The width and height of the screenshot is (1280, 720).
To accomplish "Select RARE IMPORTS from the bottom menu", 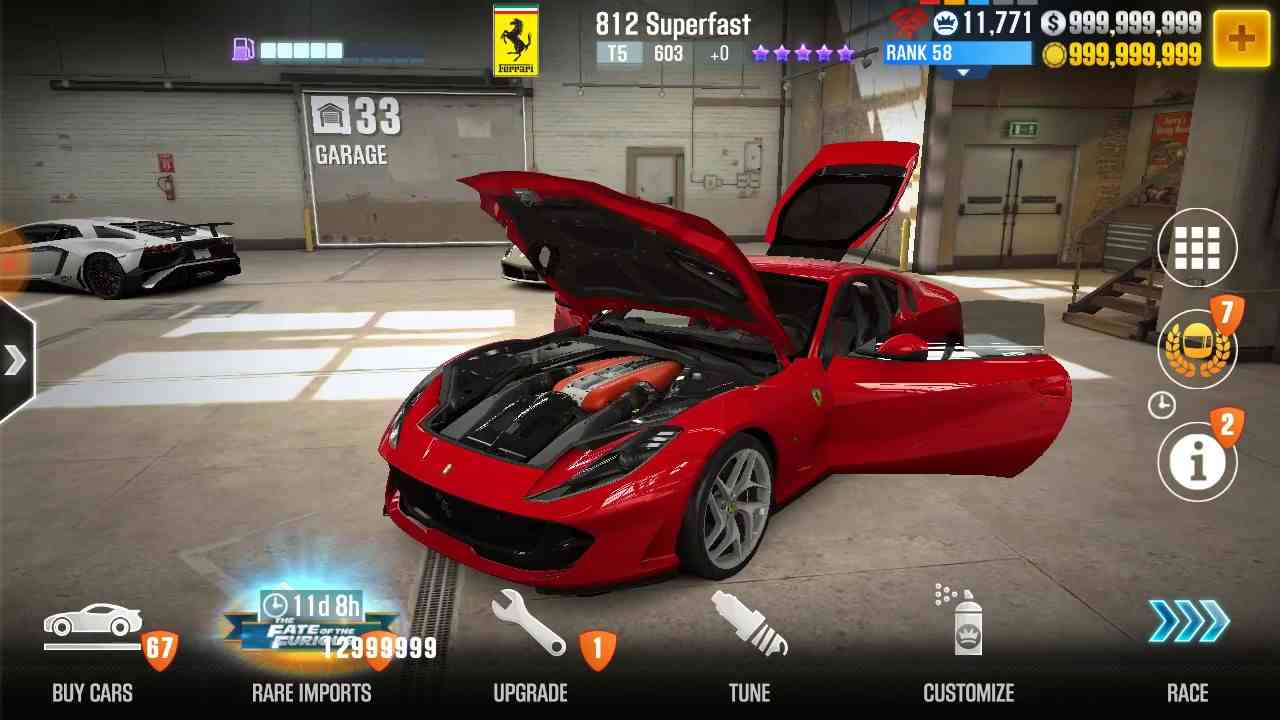I will pyautogui.click(x=313, y=692).
